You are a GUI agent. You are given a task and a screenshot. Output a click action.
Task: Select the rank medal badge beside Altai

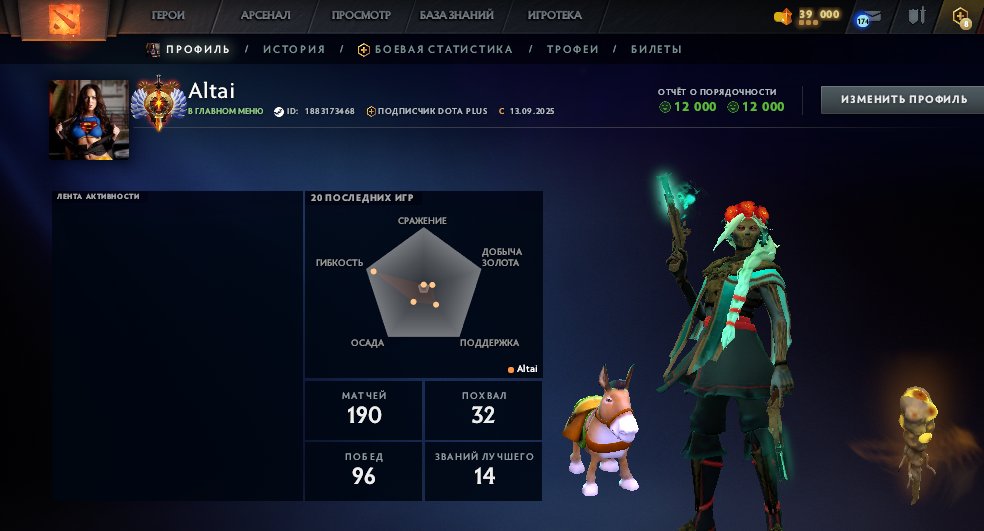(158, 102)
